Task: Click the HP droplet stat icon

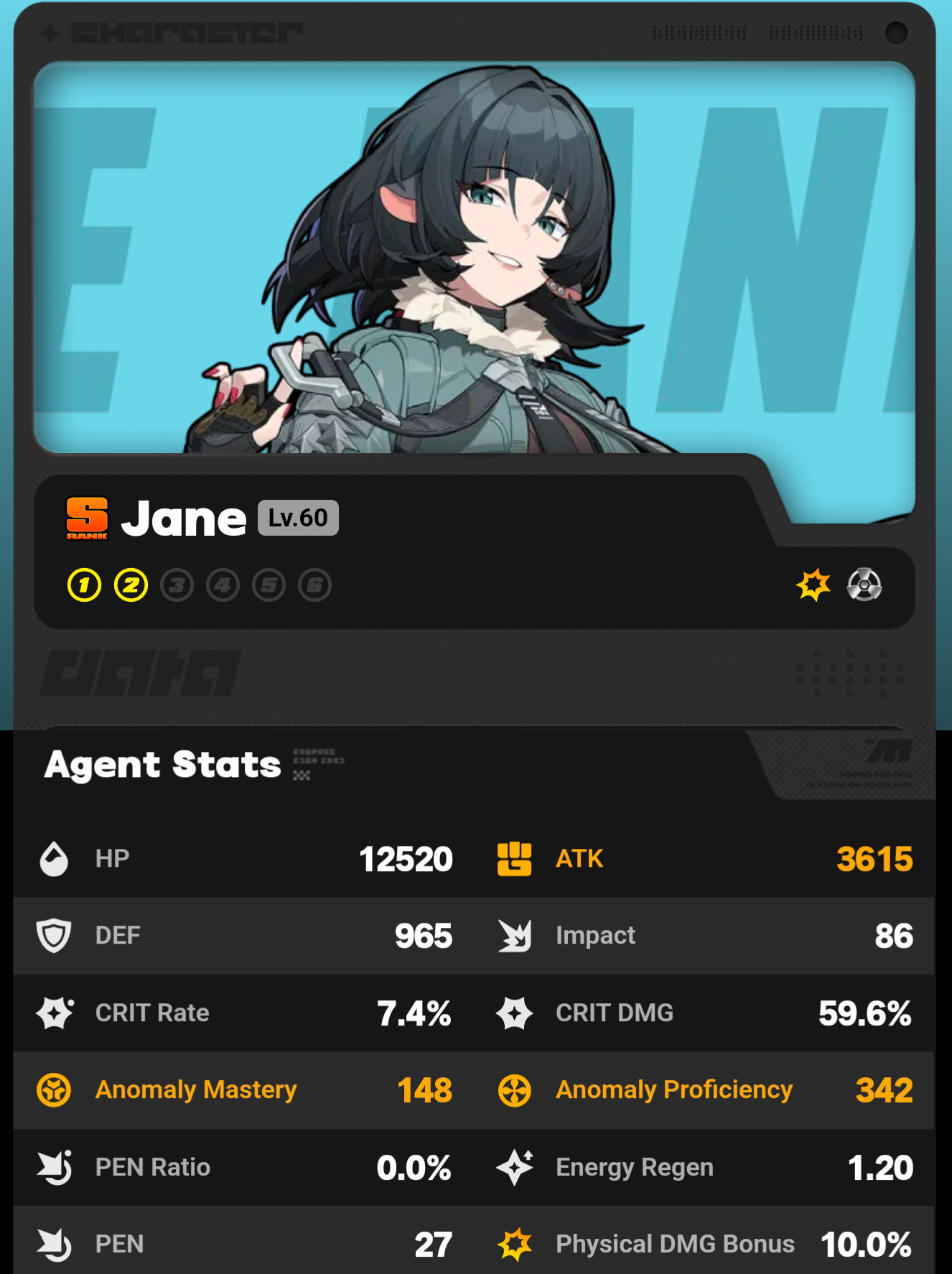Action: tap(53, 858)
